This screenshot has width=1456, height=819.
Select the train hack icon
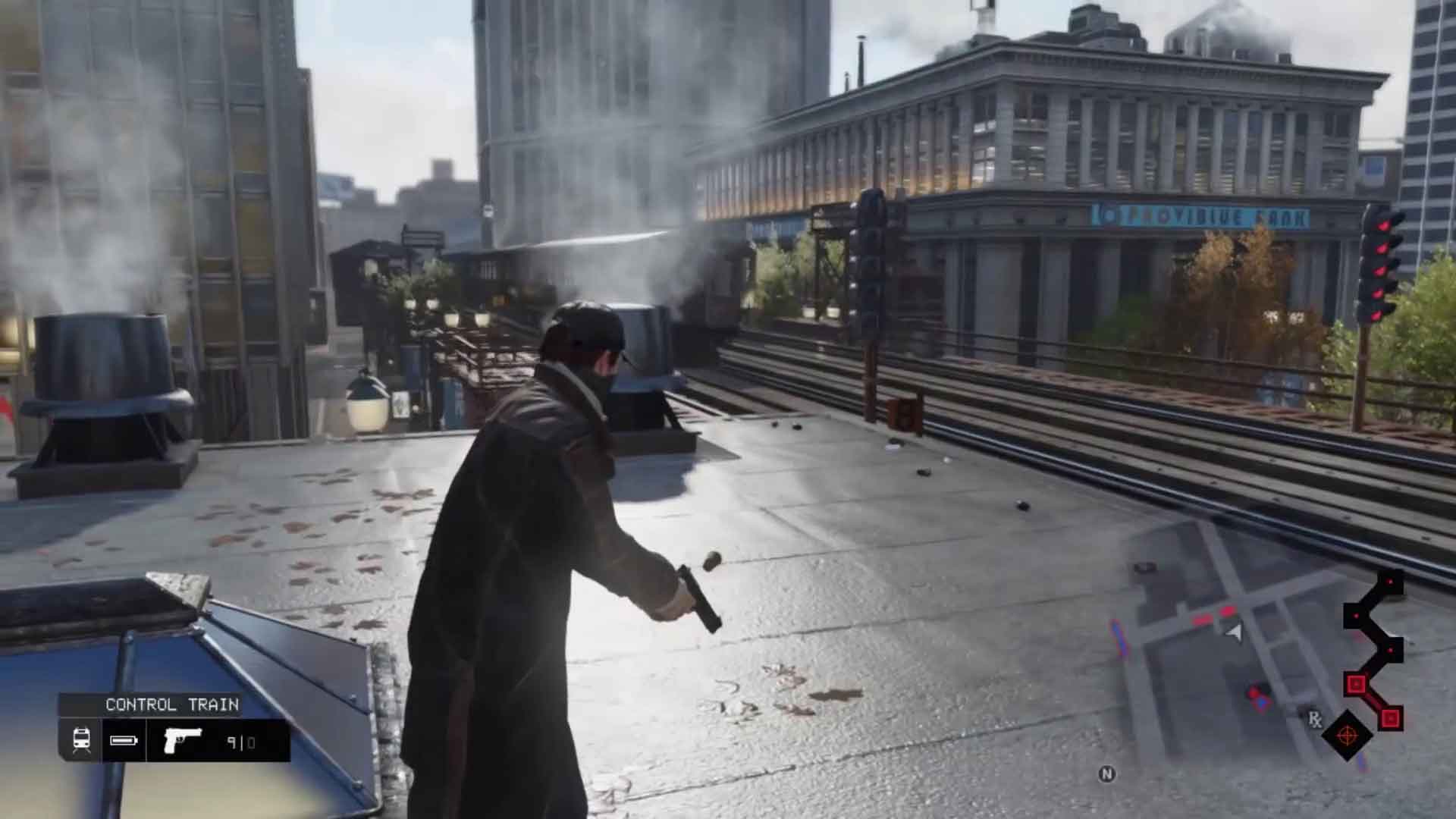click(81, 740)
